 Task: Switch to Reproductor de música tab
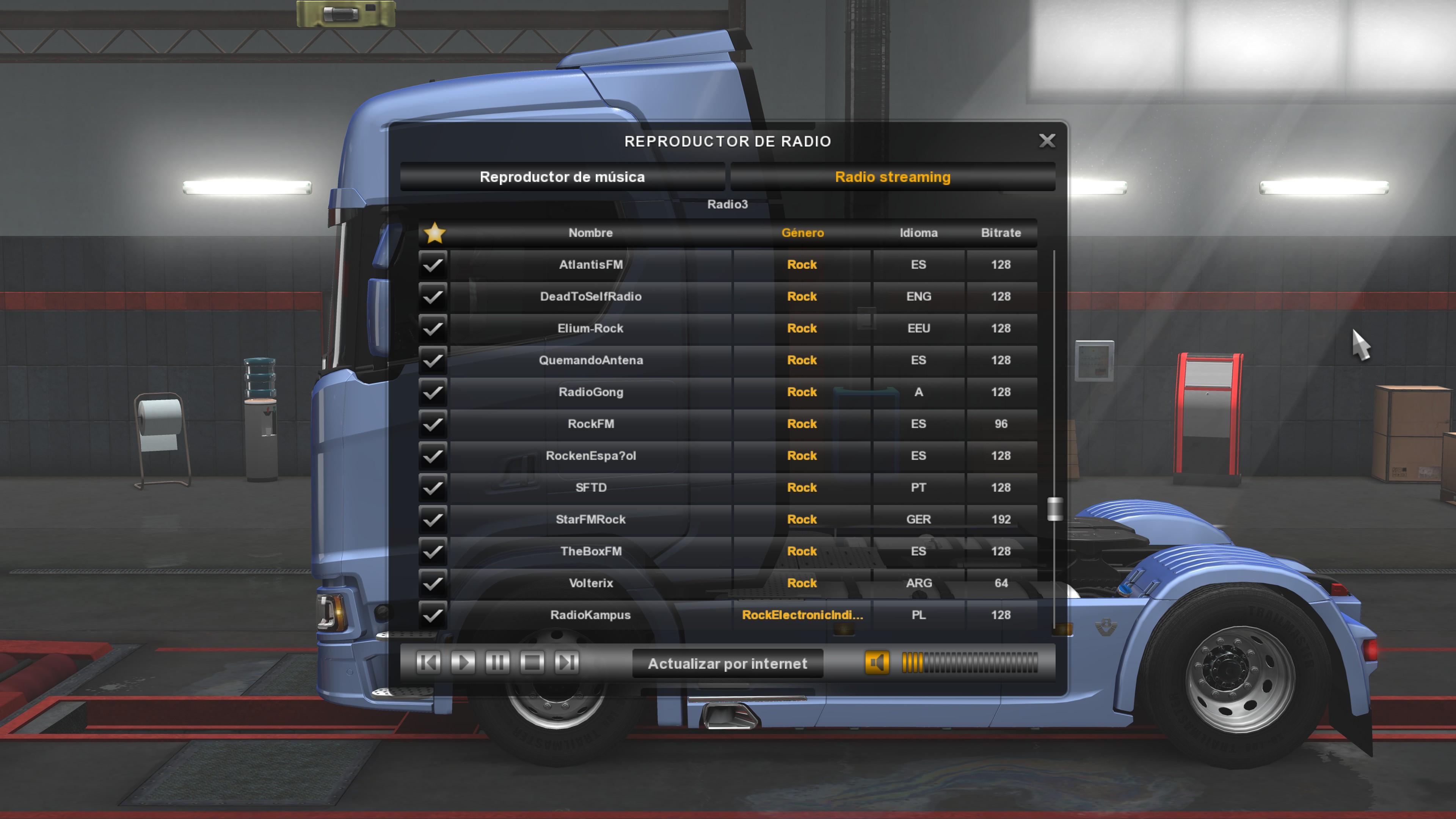point(562,177)
